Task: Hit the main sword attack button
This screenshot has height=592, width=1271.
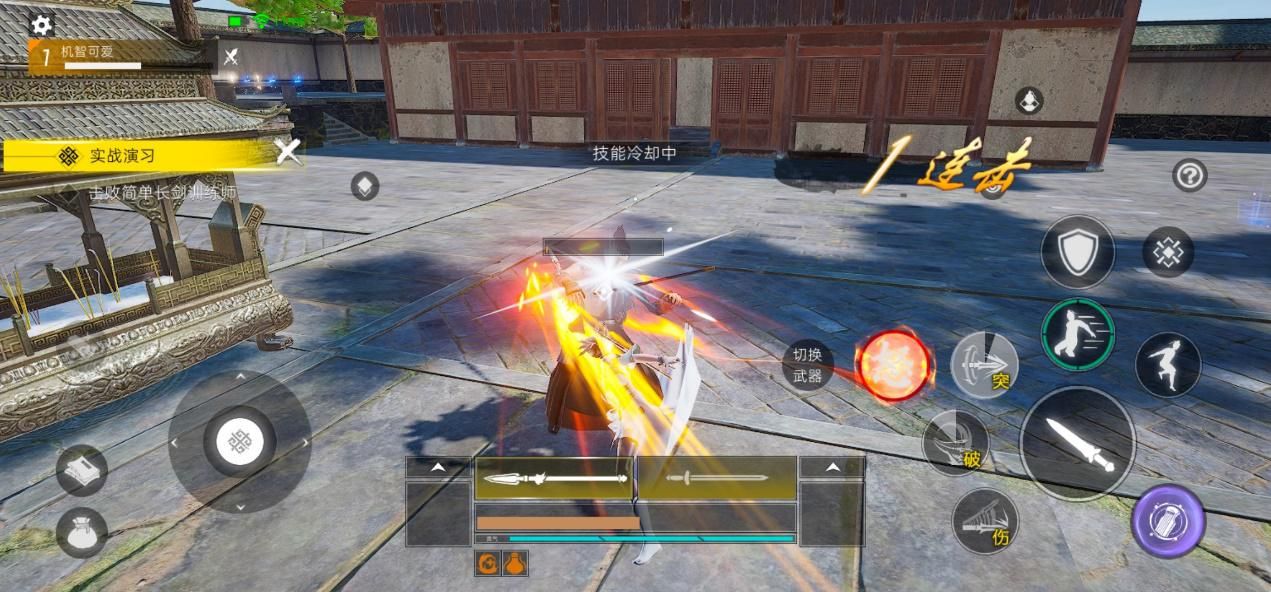Action: (x=1077, y=443)
